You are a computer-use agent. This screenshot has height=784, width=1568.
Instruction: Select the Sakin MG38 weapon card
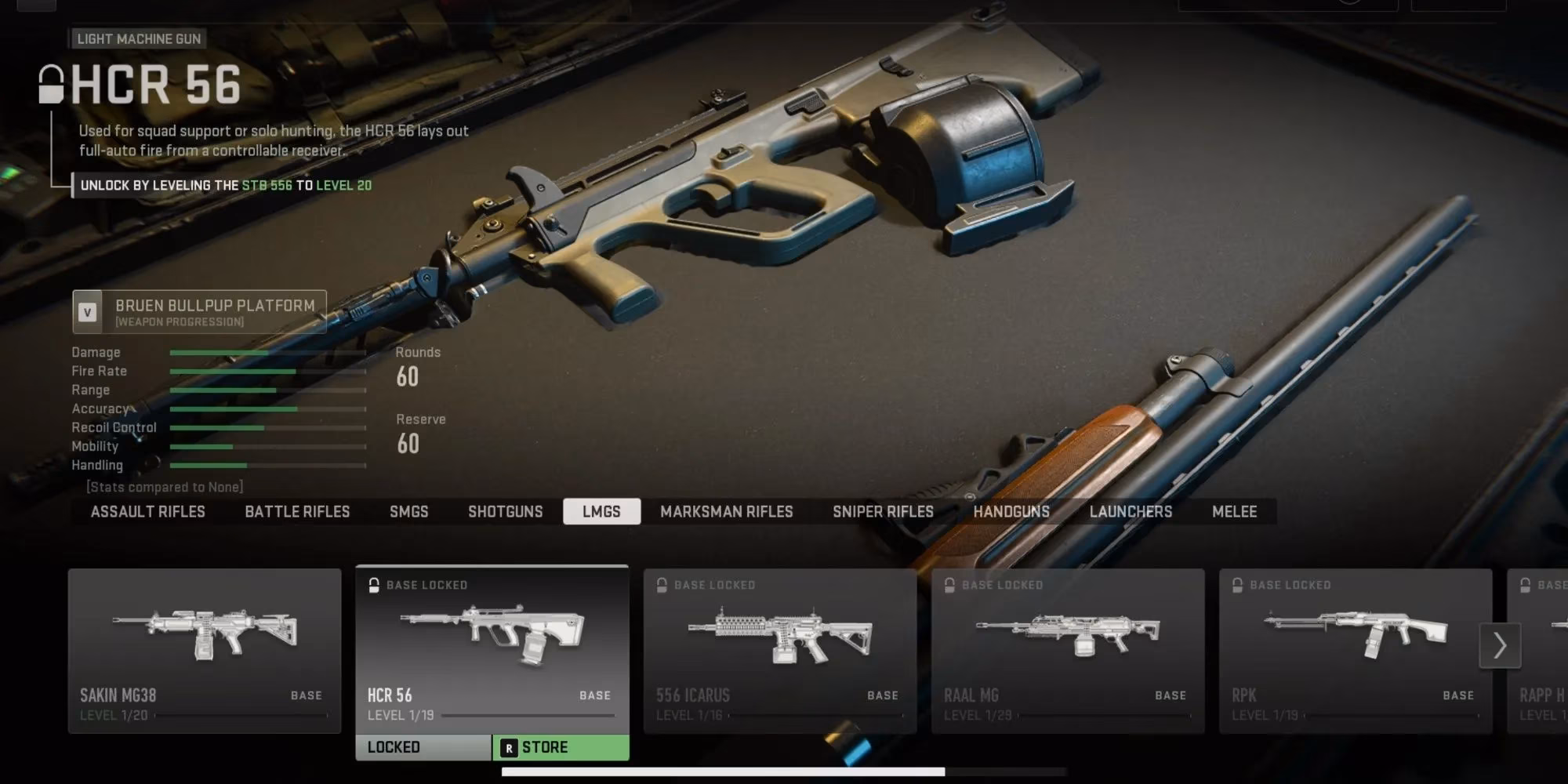tap(205, 651)
